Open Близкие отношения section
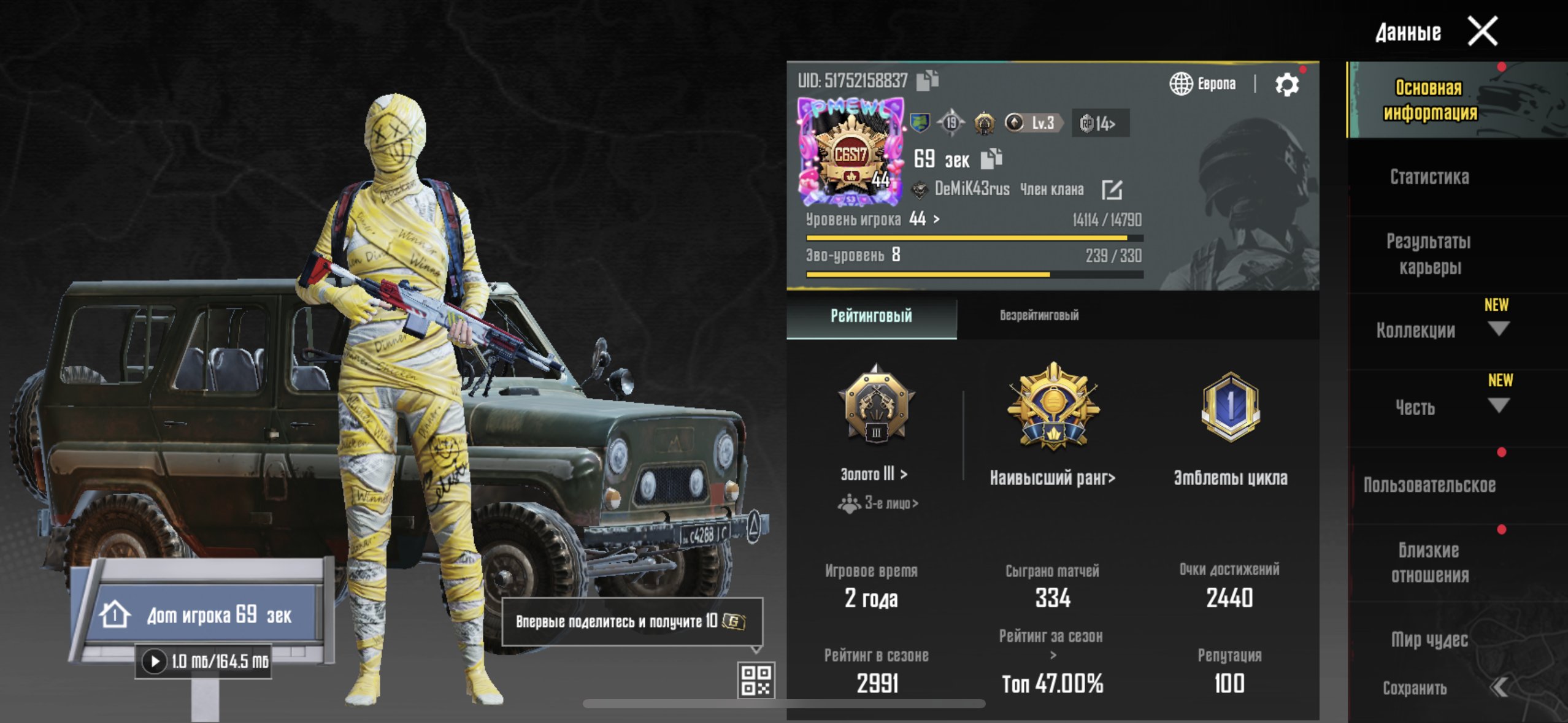 [1429, 562]
